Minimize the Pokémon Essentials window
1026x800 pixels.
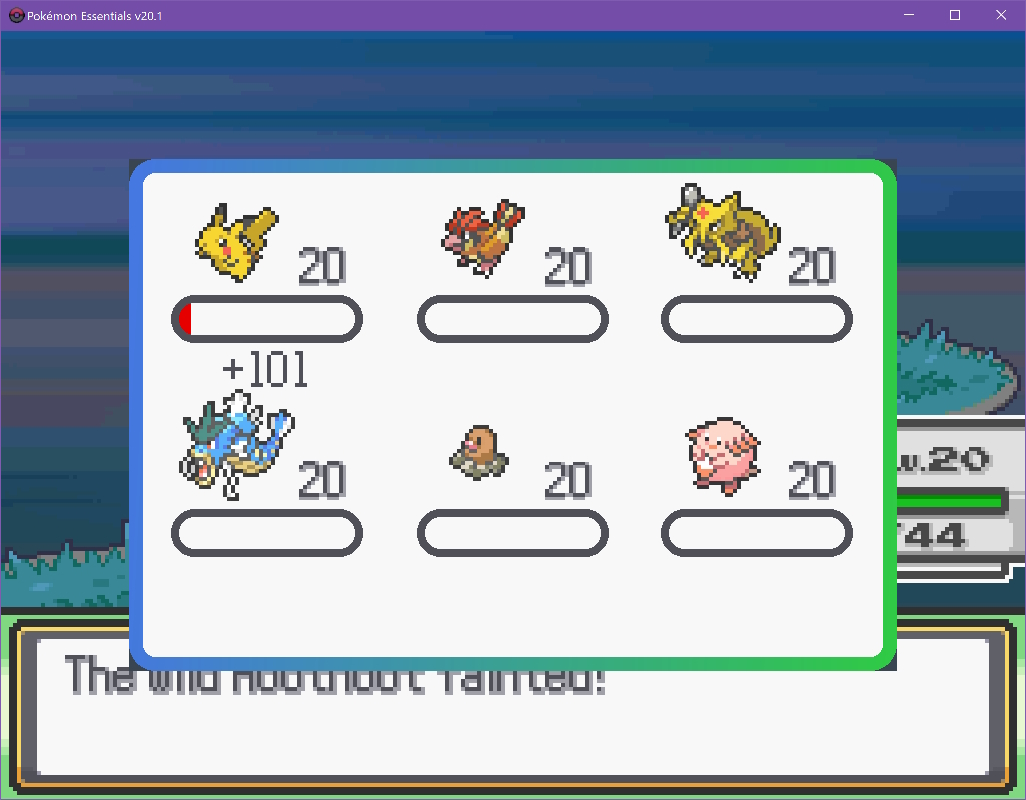909,15
